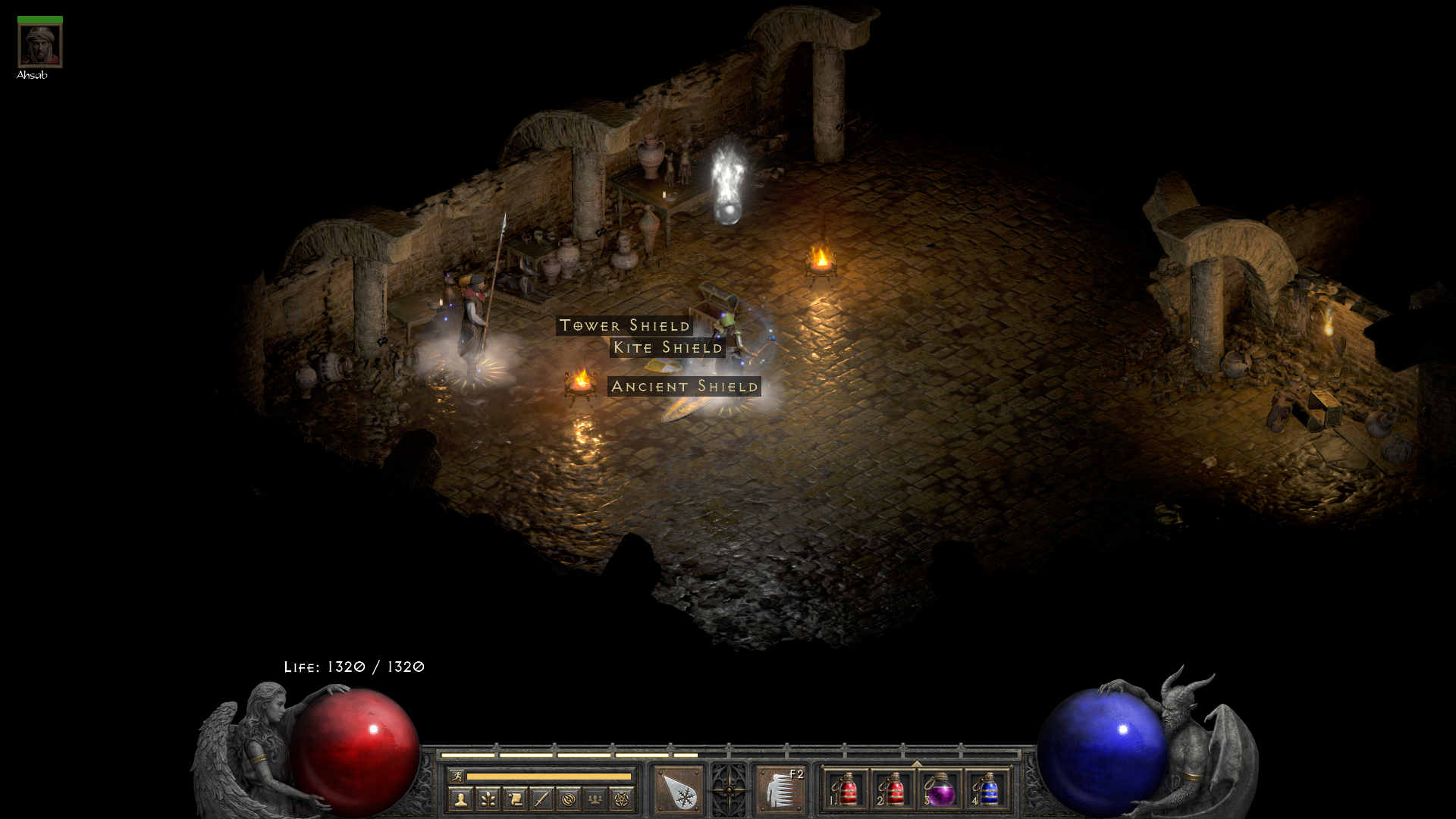This screenshot has height=819, width=1456.
Task: Pick up the Tower Shield label
Action: [x=624, y=326]
